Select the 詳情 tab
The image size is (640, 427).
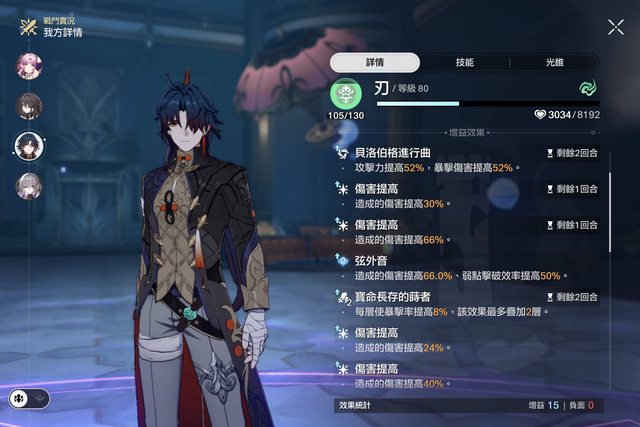(x=374, y=62)
